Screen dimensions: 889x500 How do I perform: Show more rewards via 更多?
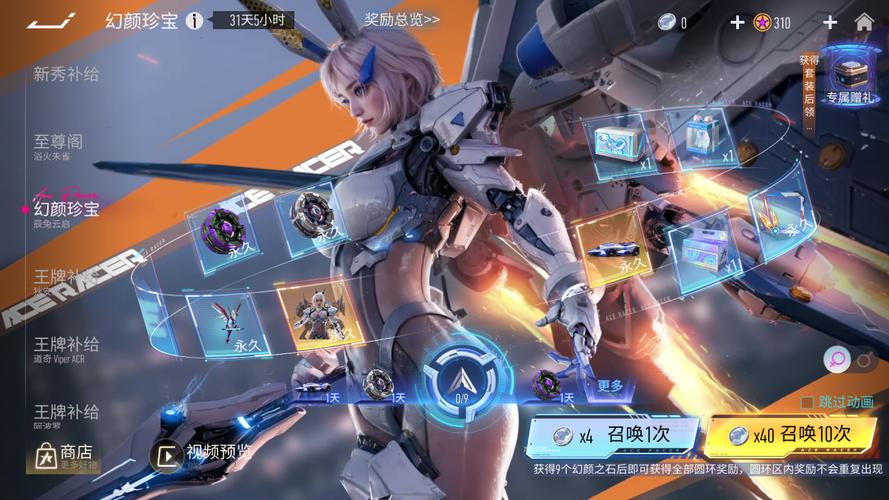[610, 385]
